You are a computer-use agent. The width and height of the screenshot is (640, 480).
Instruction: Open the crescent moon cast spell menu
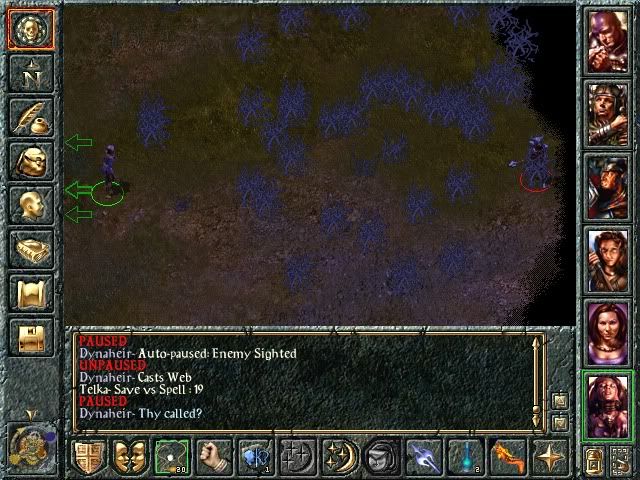click(339, 456)
